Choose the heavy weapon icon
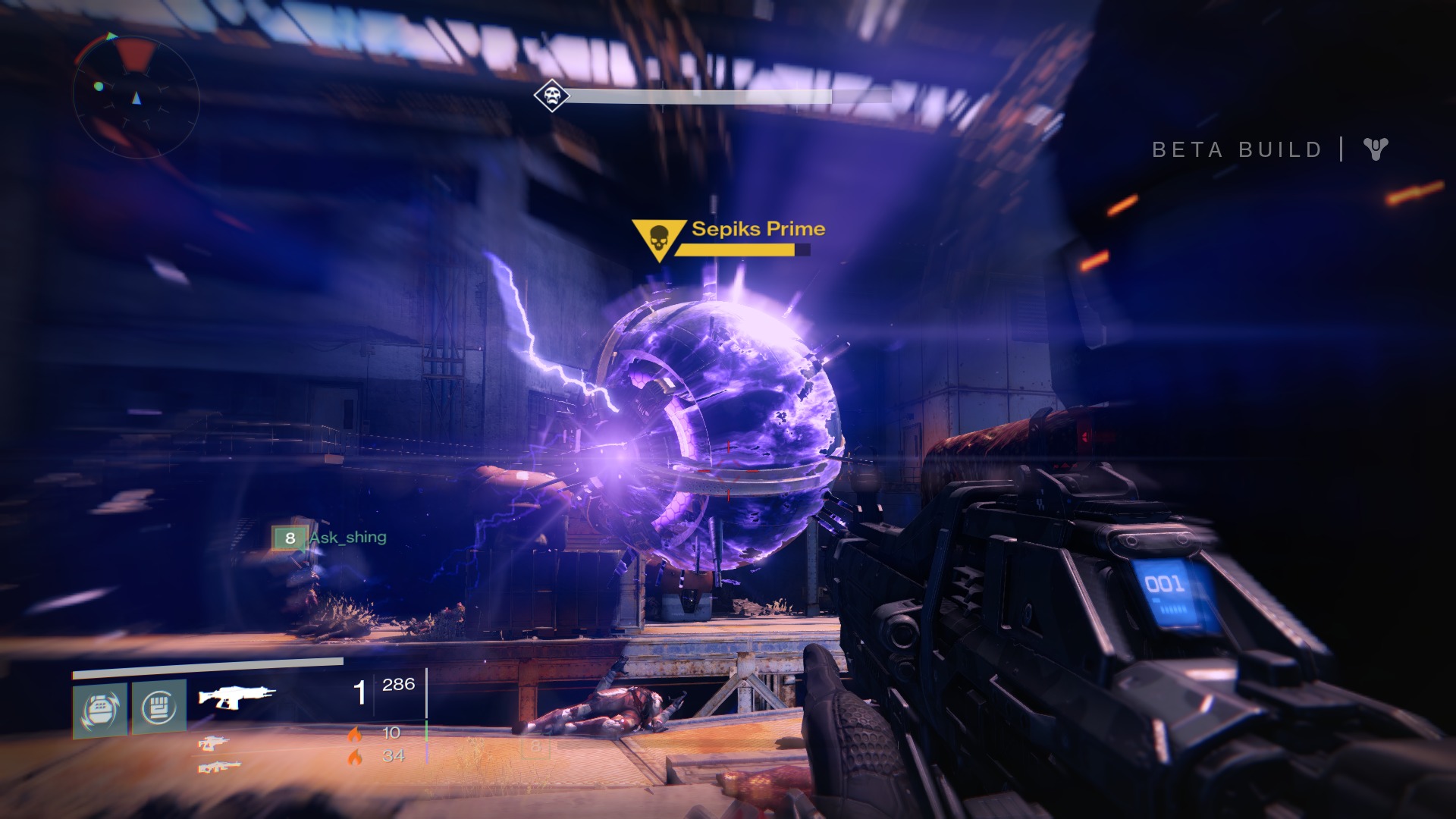The width and height of the screenshot is (1456, 819). click(x=220, y=767)
